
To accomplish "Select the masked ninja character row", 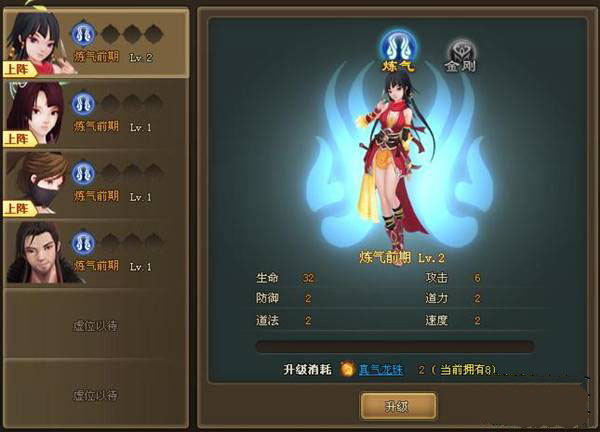I will click(x=95, y=183).
